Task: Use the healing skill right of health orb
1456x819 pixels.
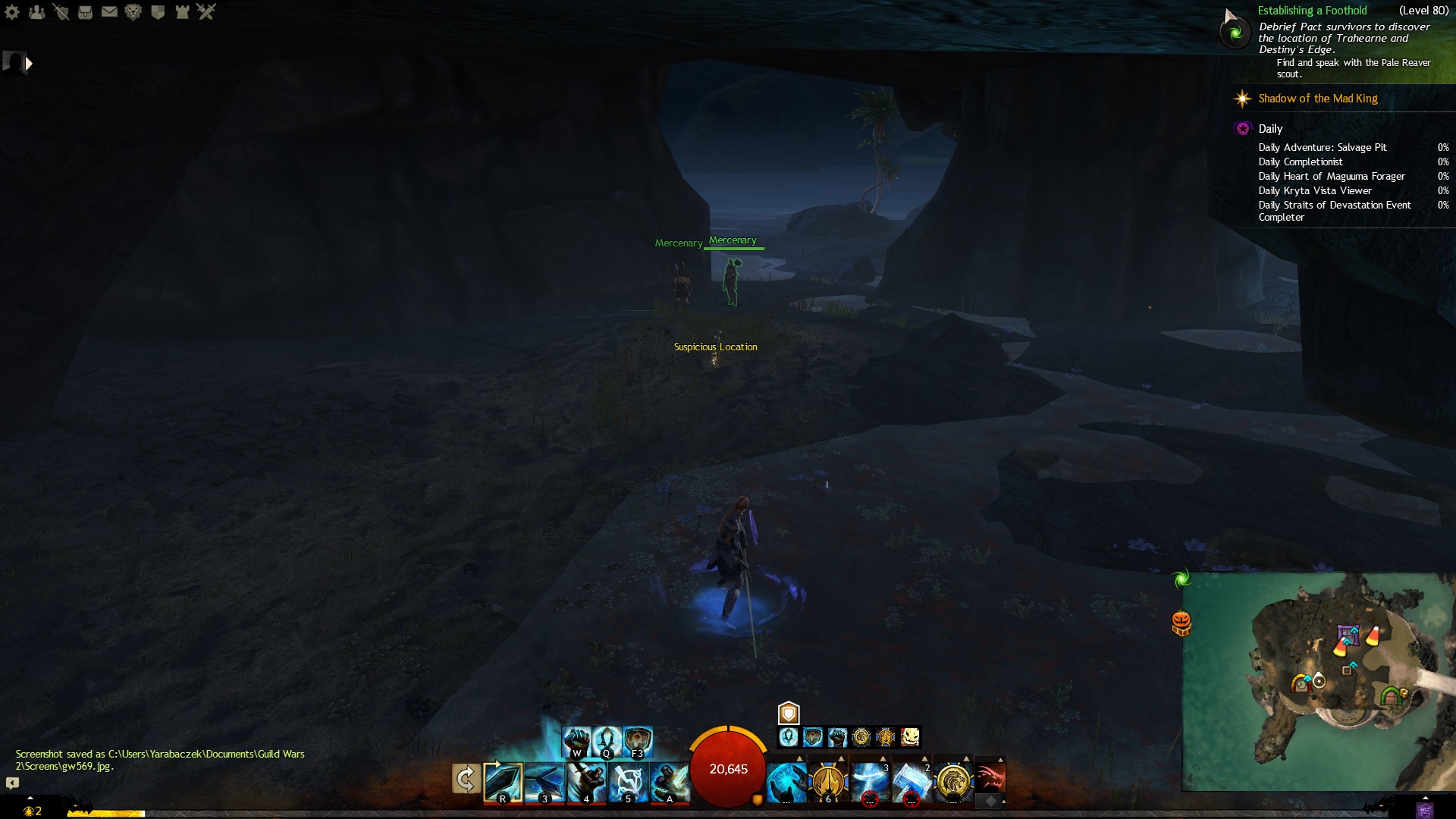Action: click(786, 782)
